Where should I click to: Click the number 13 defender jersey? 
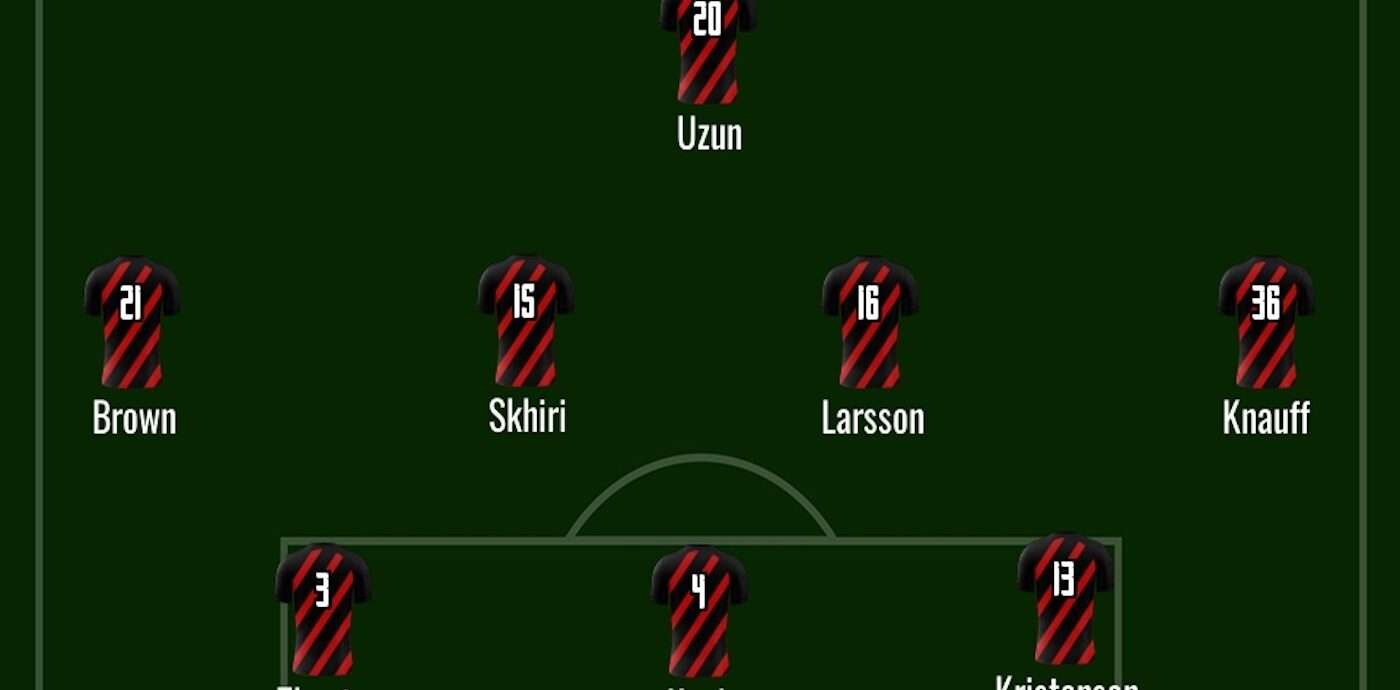(x=1065, y=598)
